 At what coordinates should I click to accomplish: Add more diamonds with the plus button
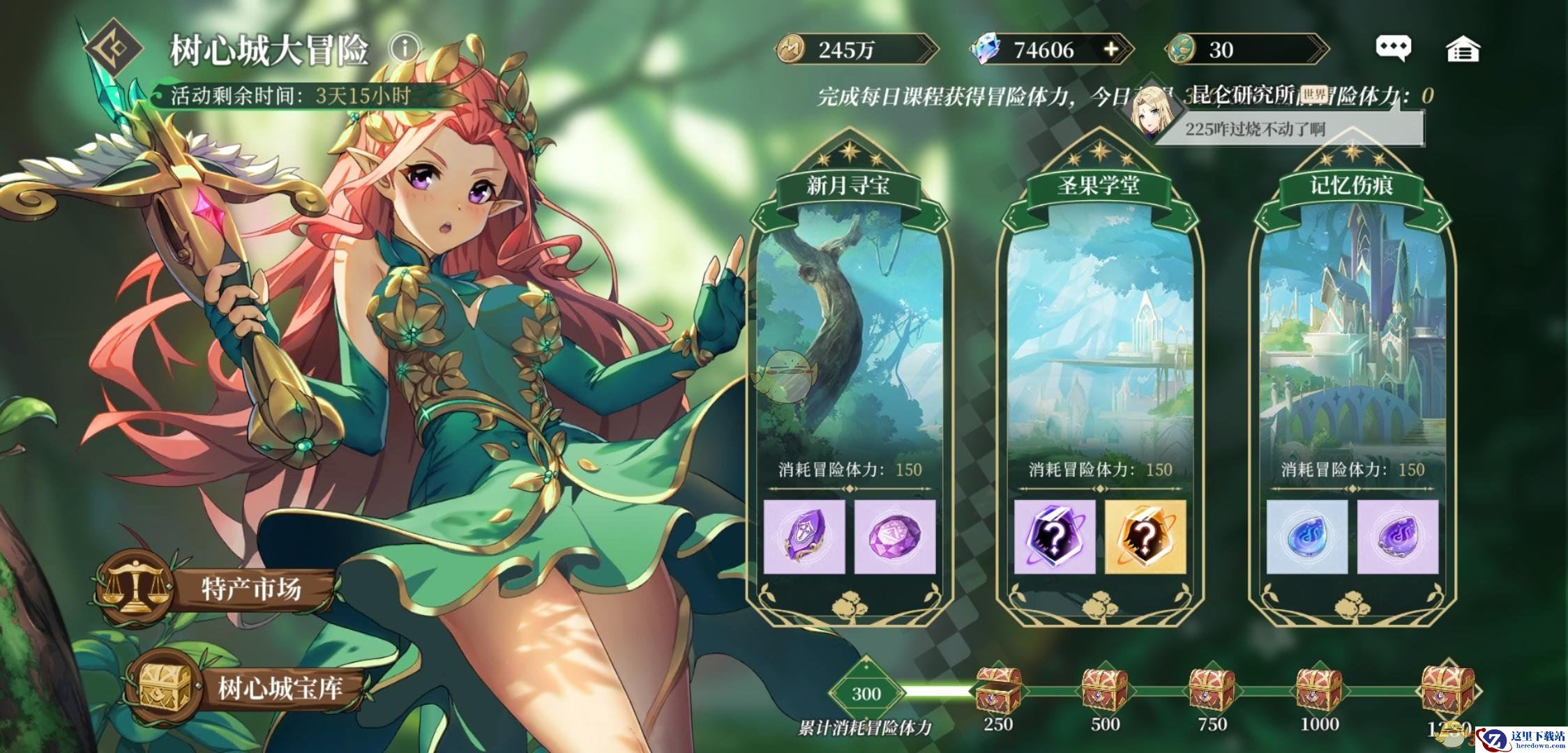click(1111, 50)
